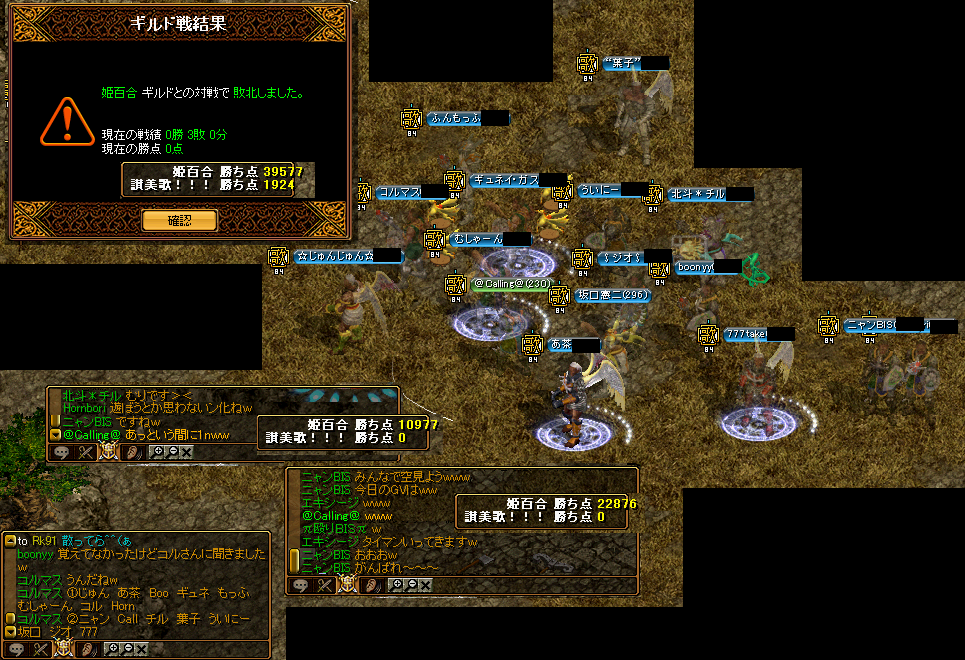Zoom in the chat log ending with がんばれ
Viewport: 965px width, 660px height.
397,585
